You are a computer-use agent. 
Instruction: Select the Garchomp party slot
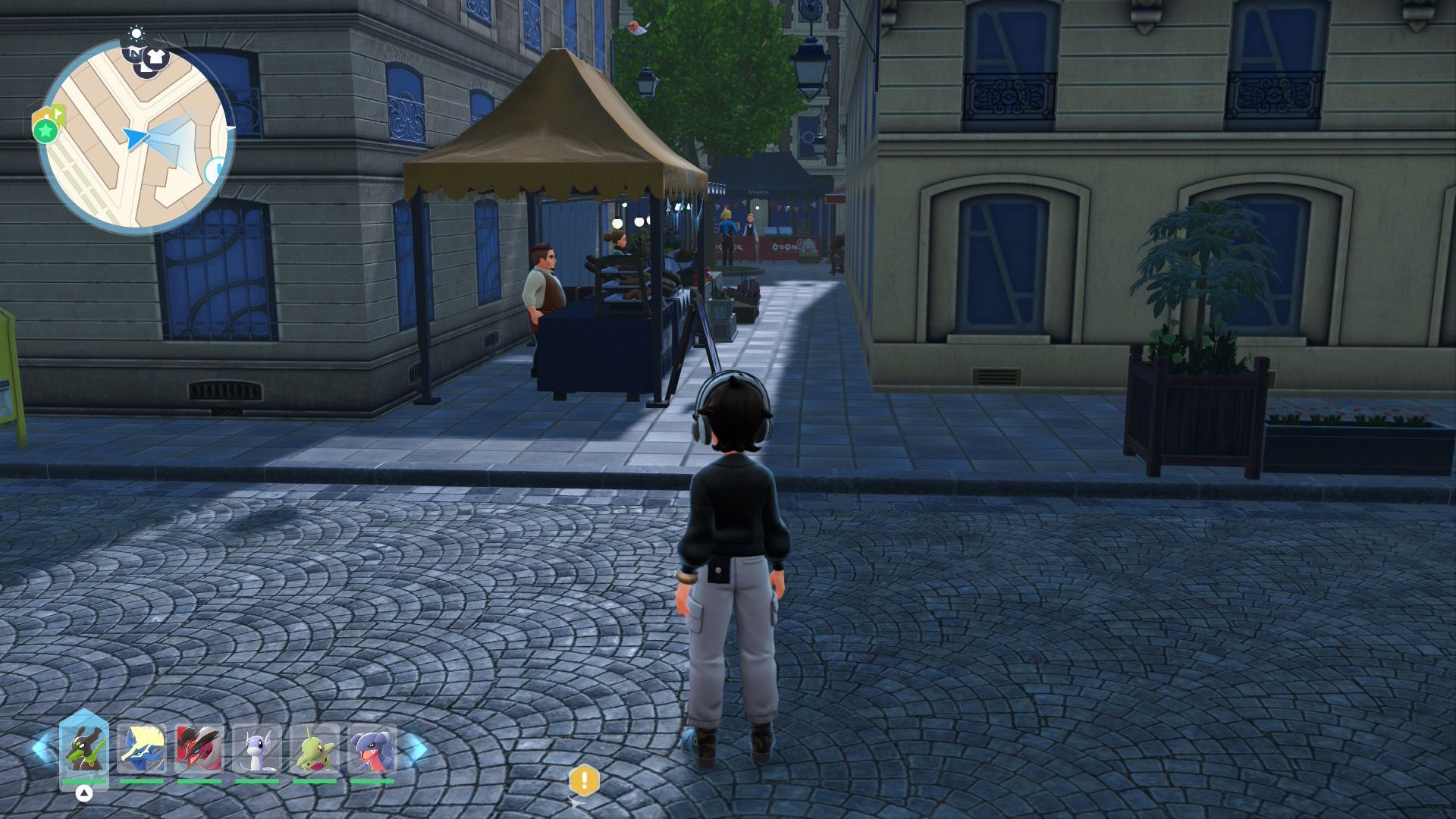click(372, 748)
